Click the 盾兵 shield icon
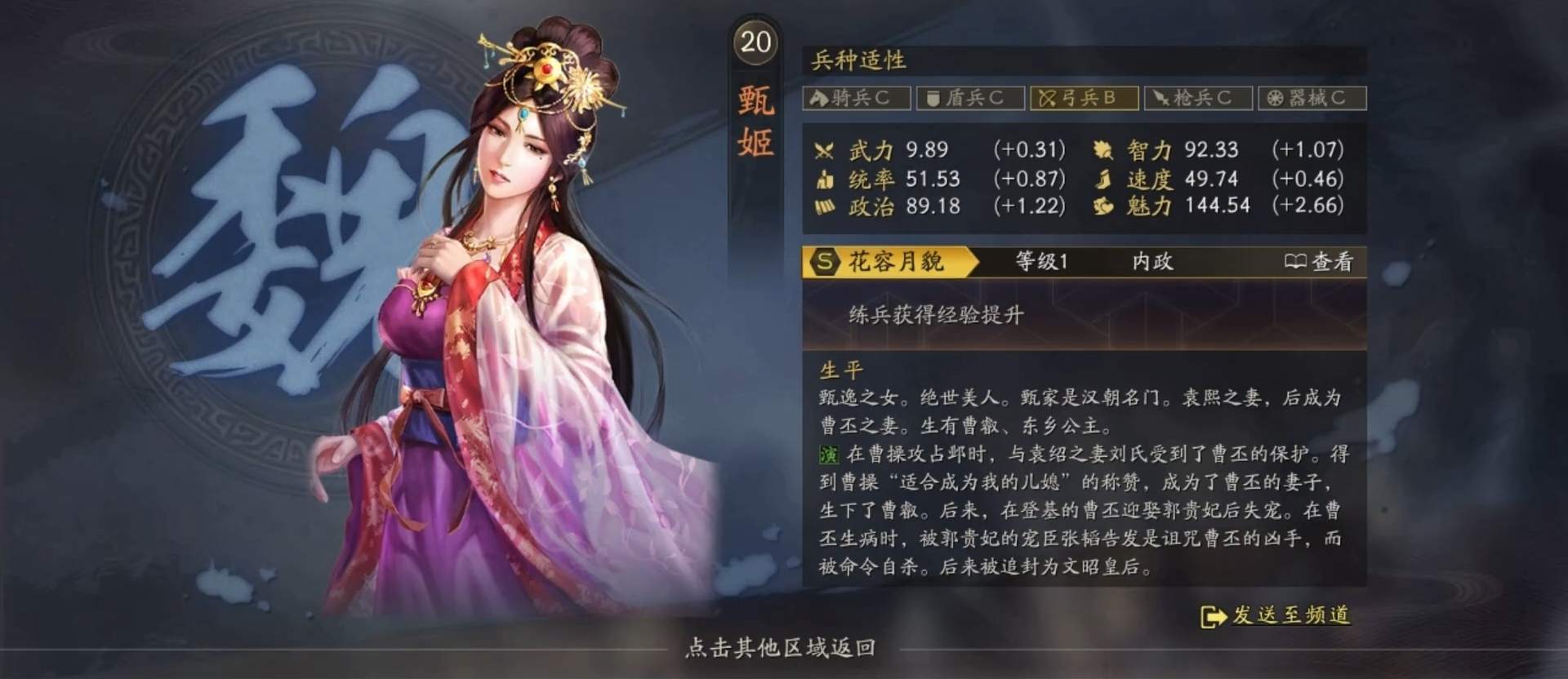The width and height of the screenshot is (1568, 679). point(931,98)
